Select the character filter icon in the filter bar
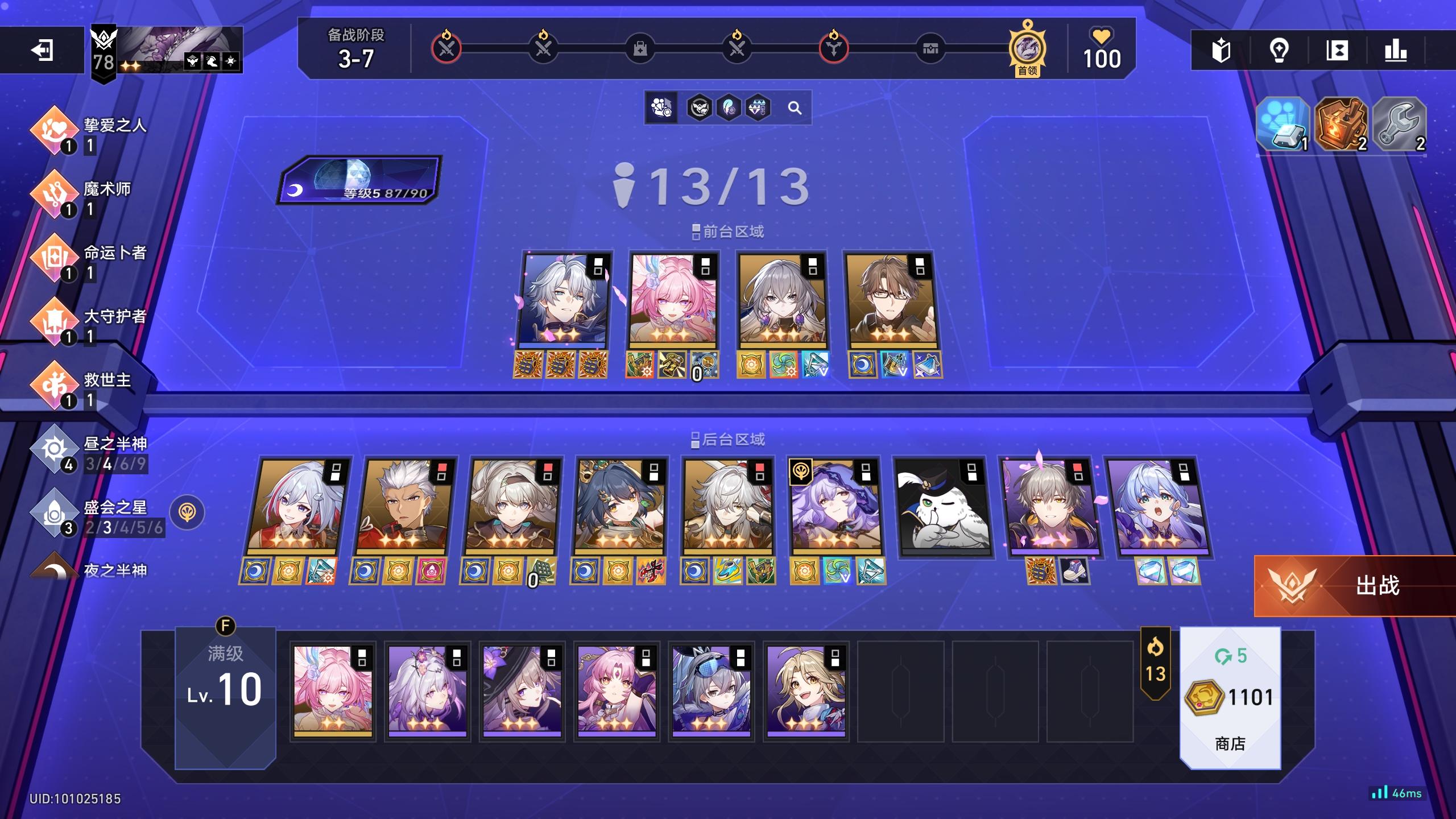Screen dimensions: 1456x819 661,108
